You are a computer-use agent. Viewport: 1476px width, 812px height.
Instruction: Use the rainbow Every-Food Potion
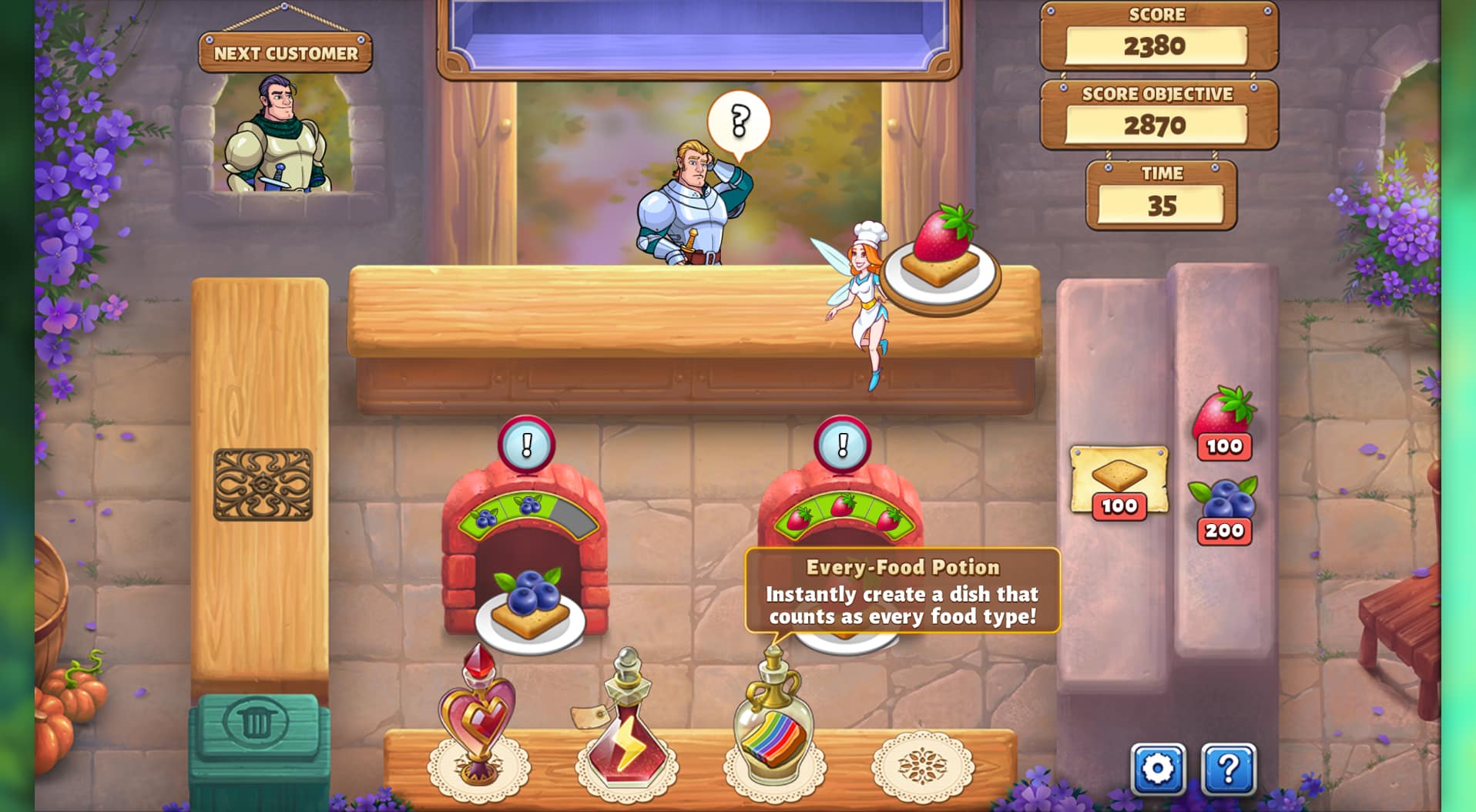click(x=774, y=724)
